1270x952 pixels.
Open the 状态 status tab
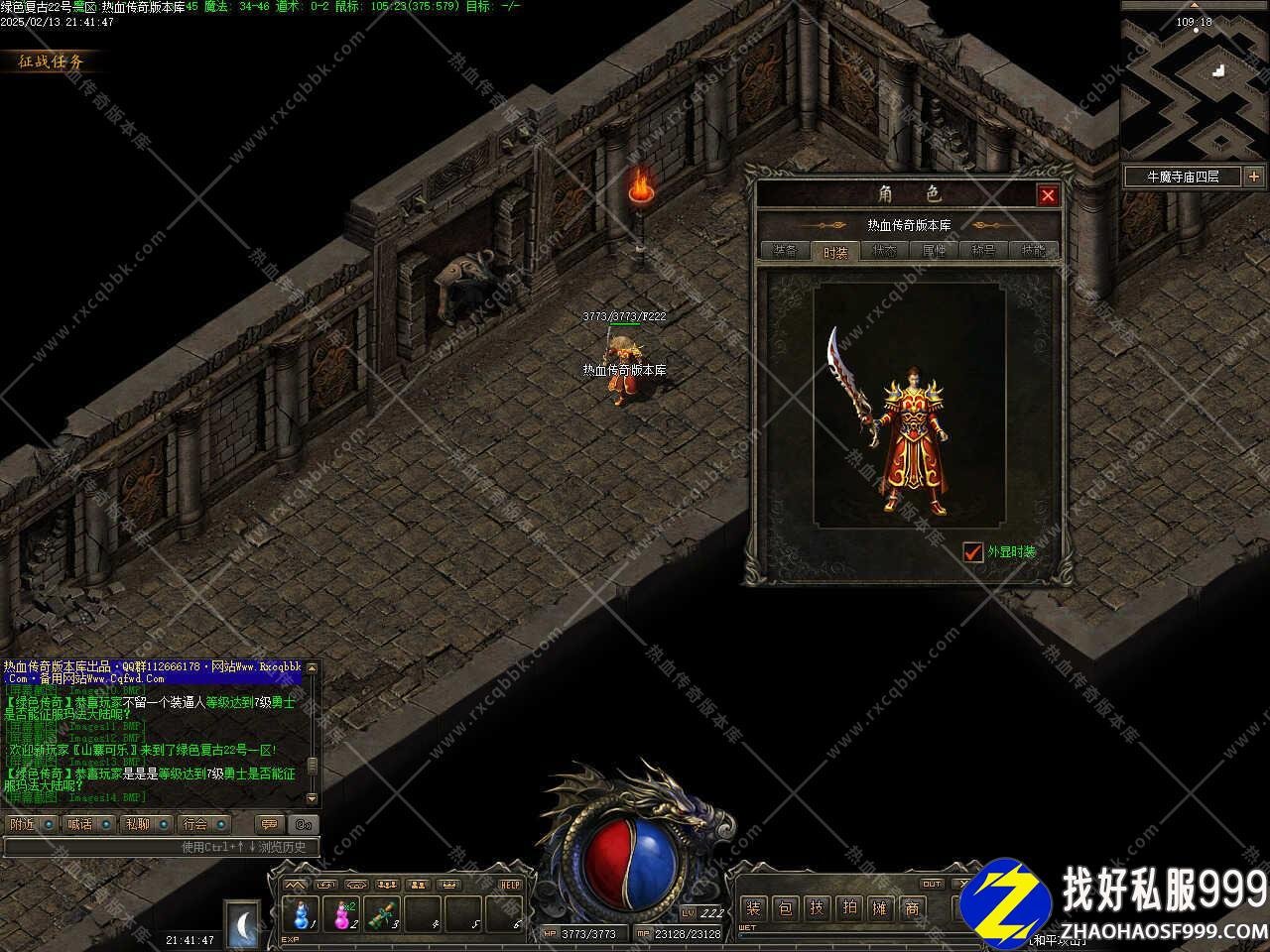(884, 251)
